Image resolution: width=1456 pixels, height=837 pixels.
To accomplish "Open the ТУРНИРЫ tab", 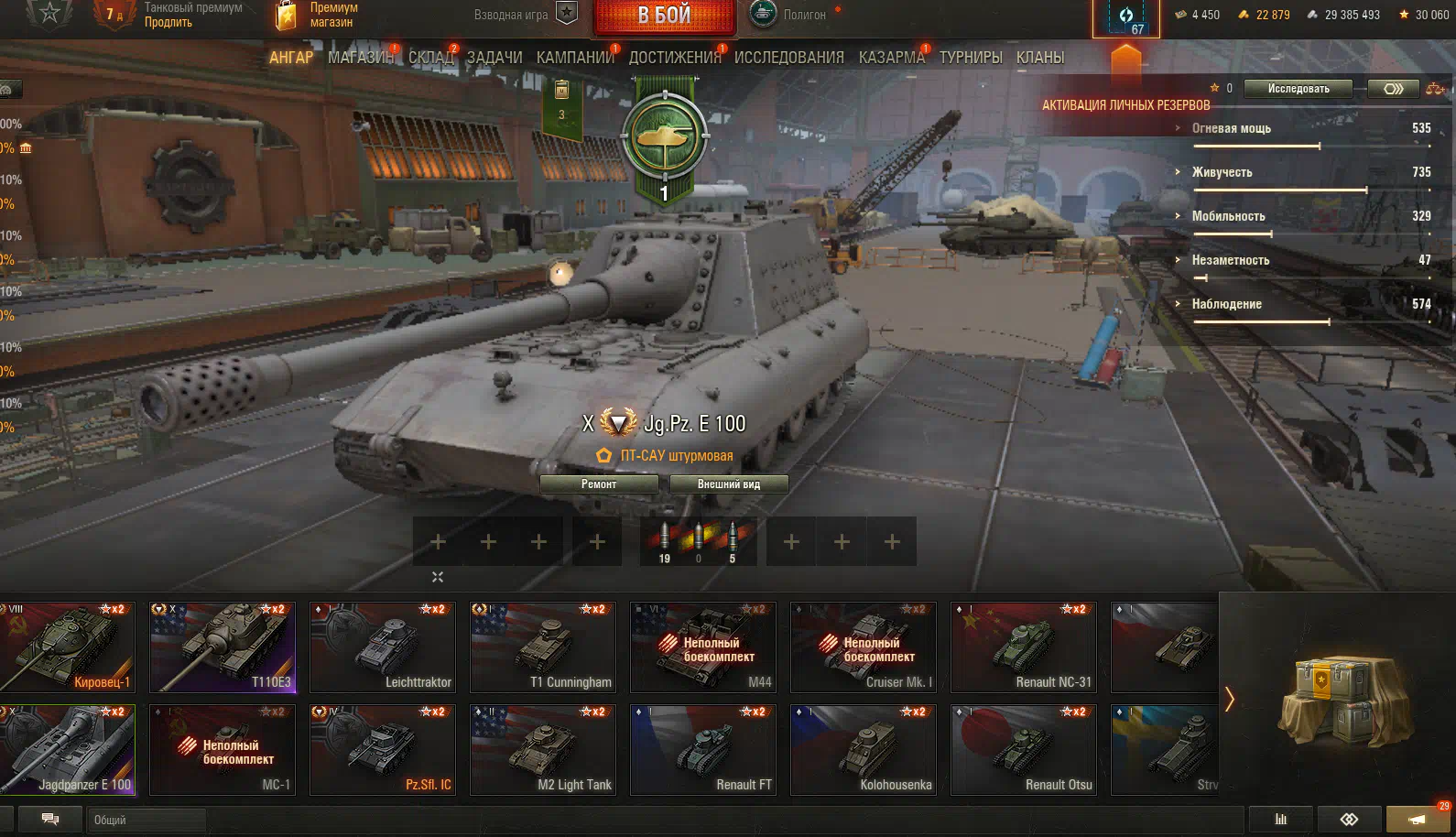I will tap(971, 58).
